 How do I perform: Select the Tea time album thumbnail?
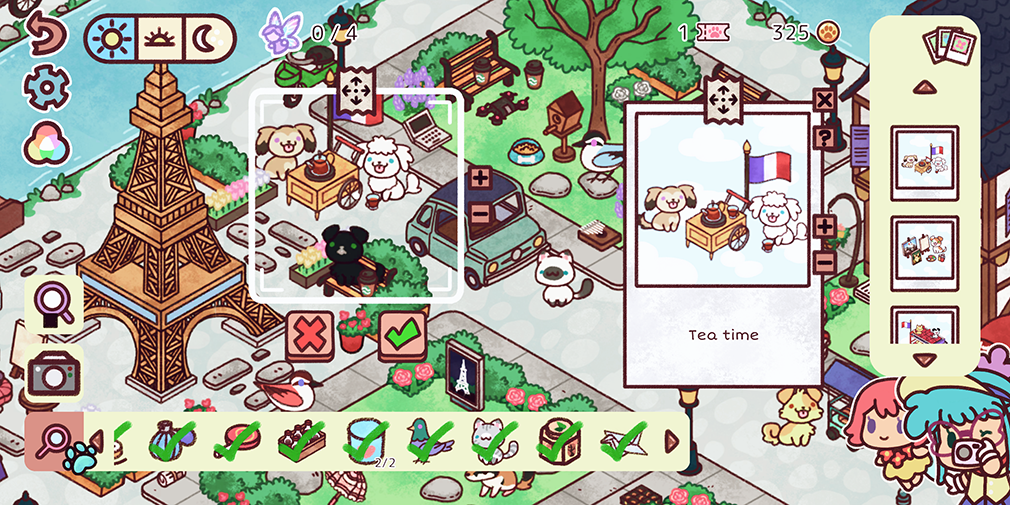pos(924,160)
